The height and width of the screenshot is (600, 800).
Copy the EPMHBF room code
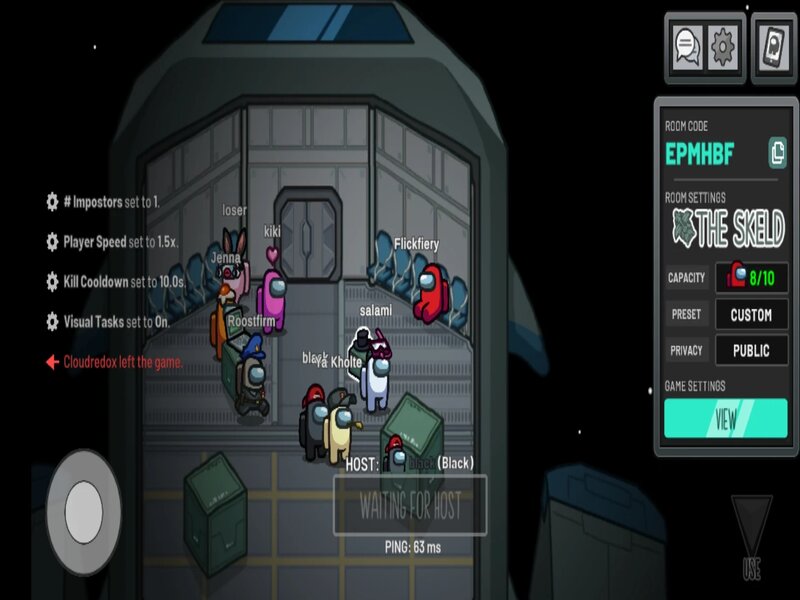[x=777, y=153]
